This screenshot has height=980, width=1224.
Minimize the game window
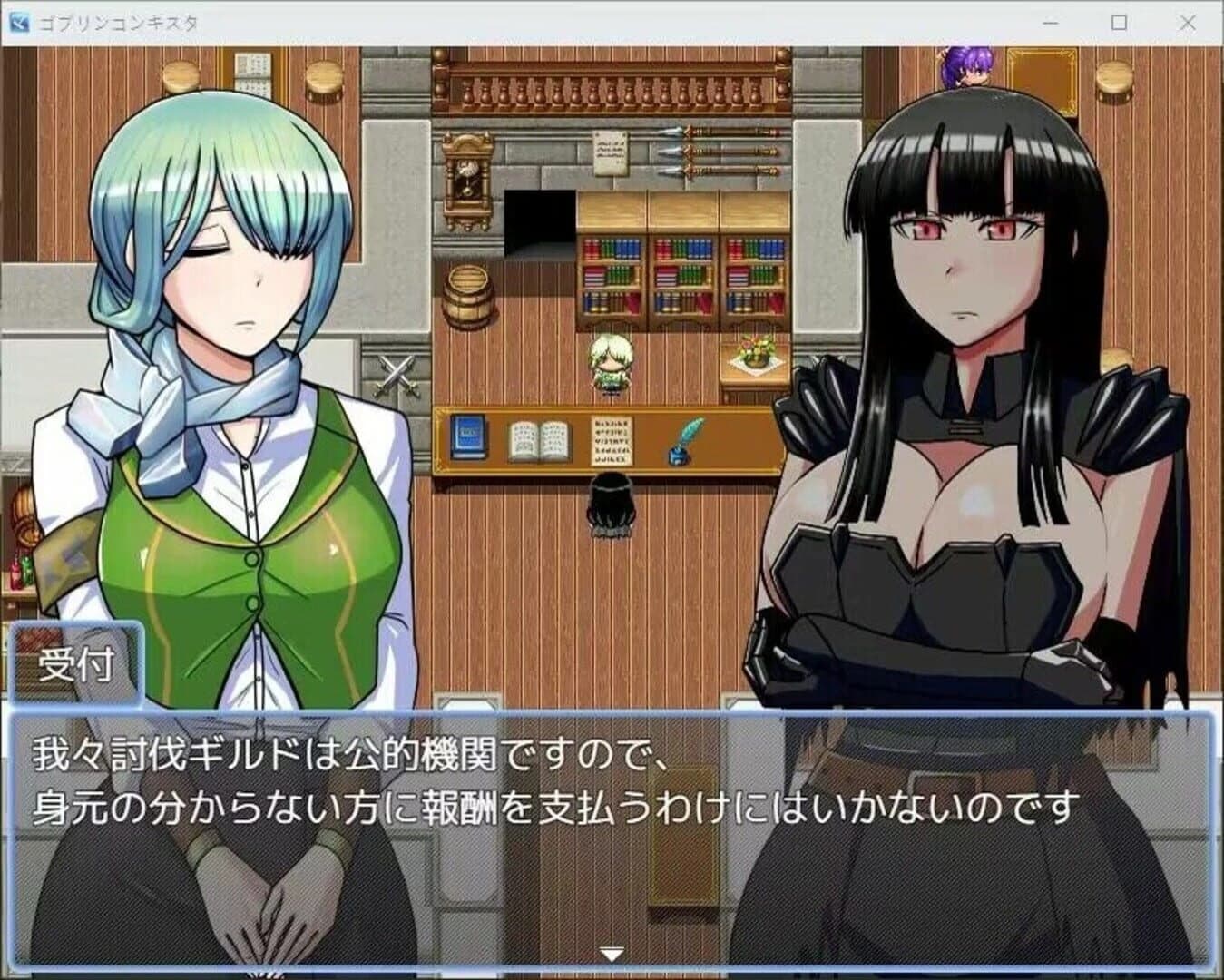point(1051,23)
